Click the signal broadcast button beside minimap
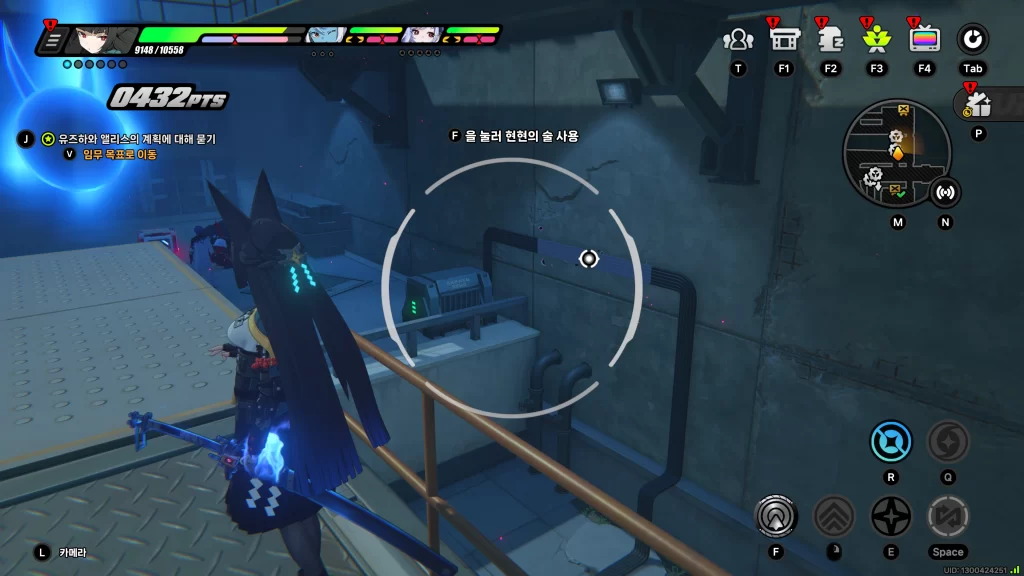1024x576 pixels. (x=945, y=192)
